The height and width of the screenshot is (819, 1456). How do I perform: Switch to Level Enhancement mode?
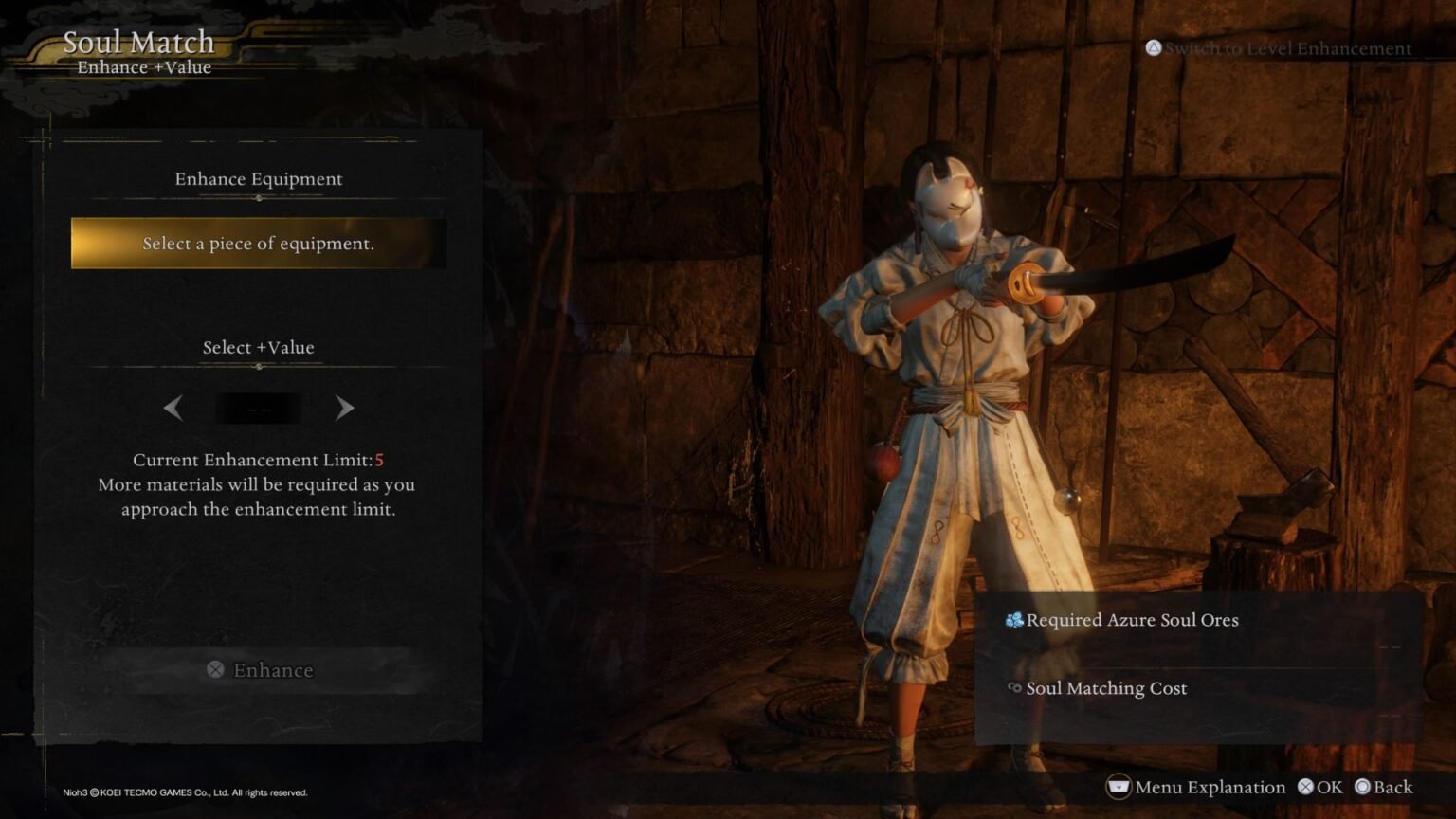1280,47
